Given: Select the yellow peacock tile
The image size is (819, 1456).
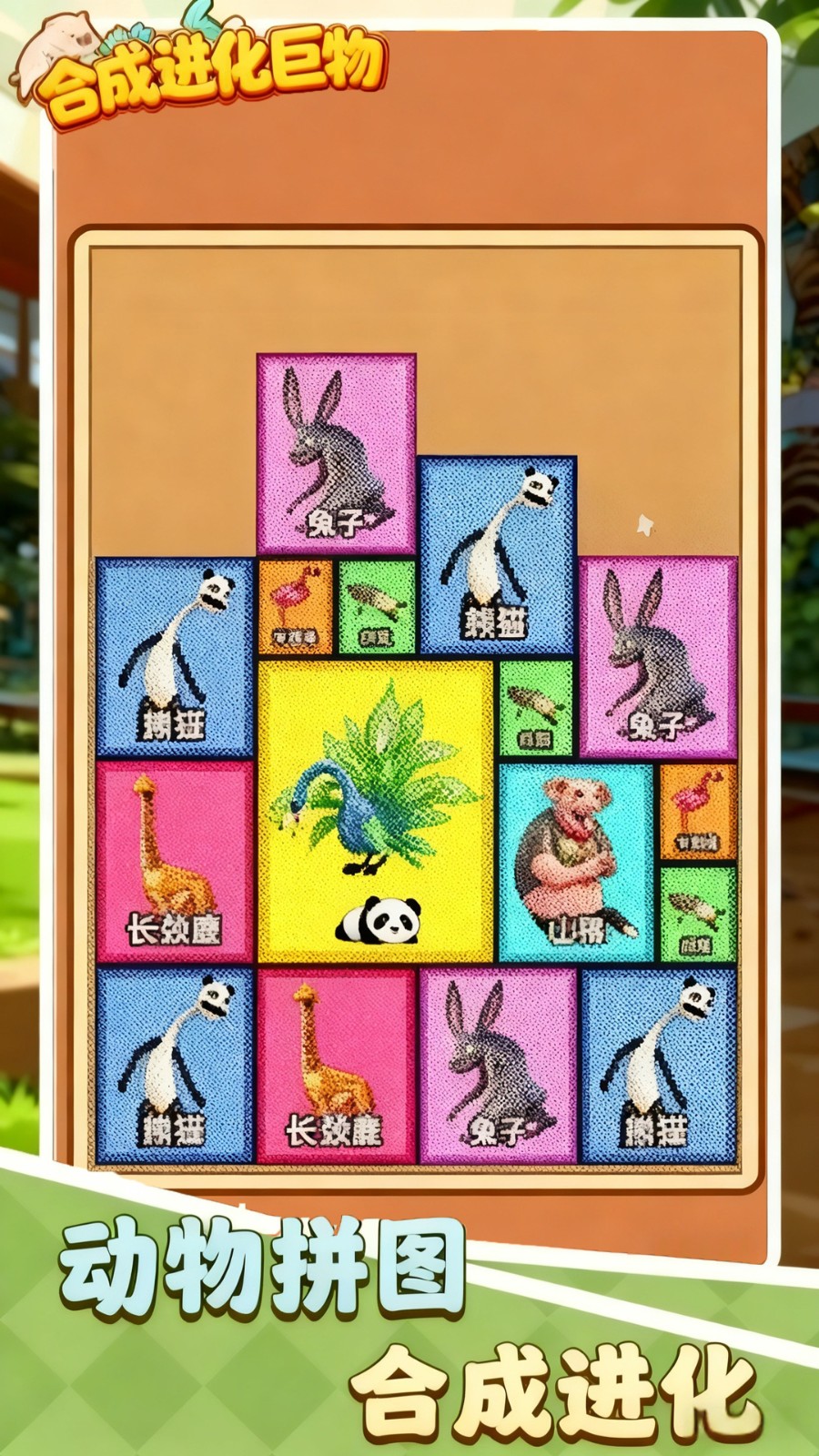Looking at the screenshot, I should [x=376, y=810].
